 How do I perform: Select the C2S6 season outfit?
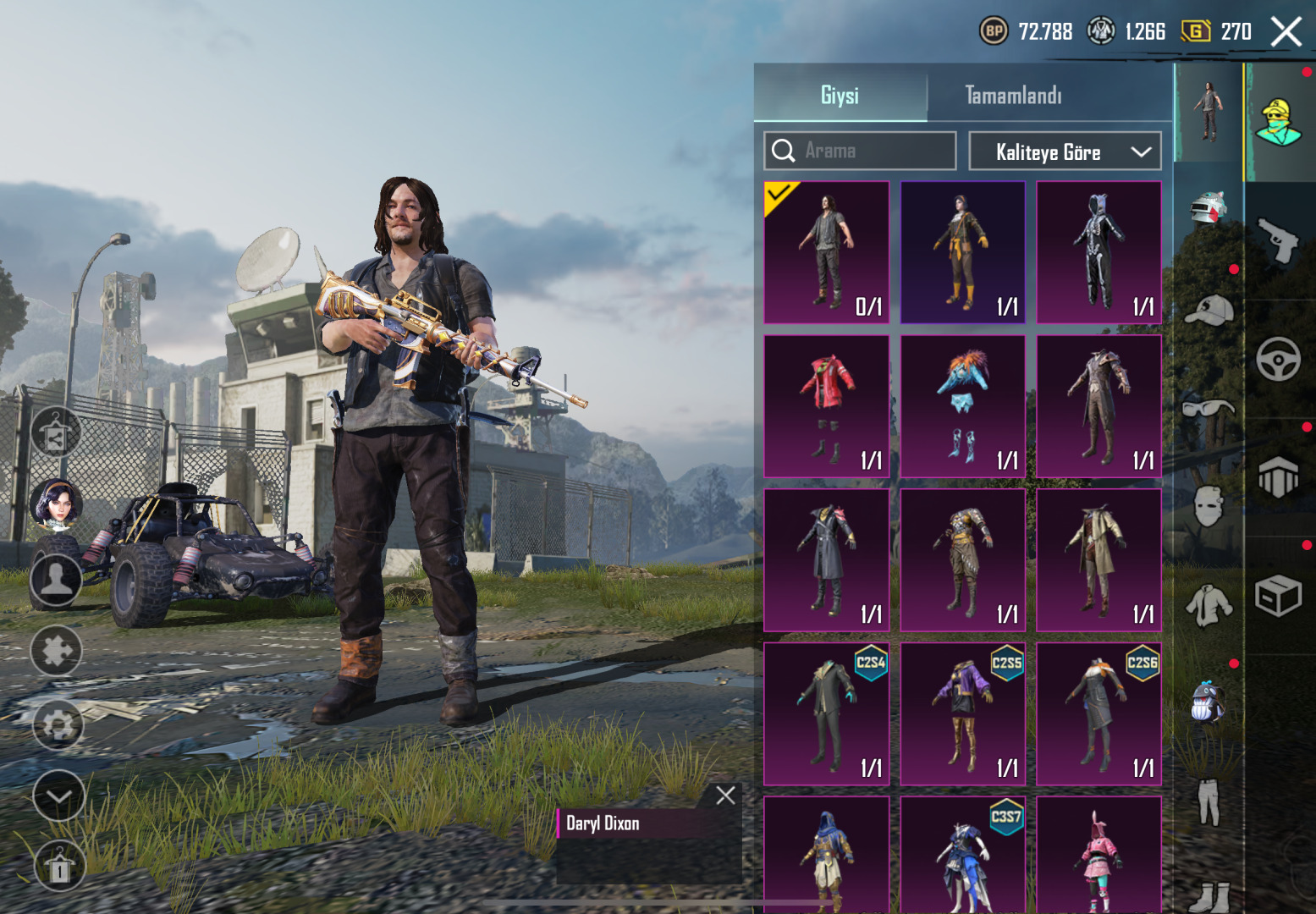pyautogui.click(x=1099, y=713)
